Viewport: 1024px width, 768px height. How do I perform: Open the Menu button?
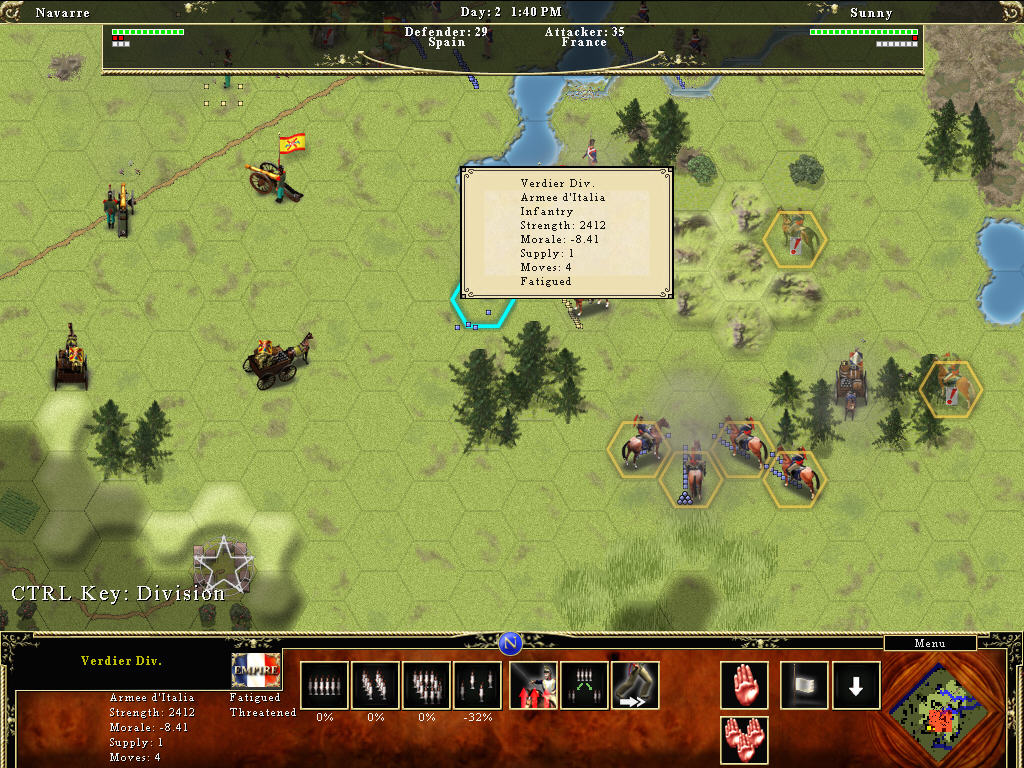click(930, 644)
